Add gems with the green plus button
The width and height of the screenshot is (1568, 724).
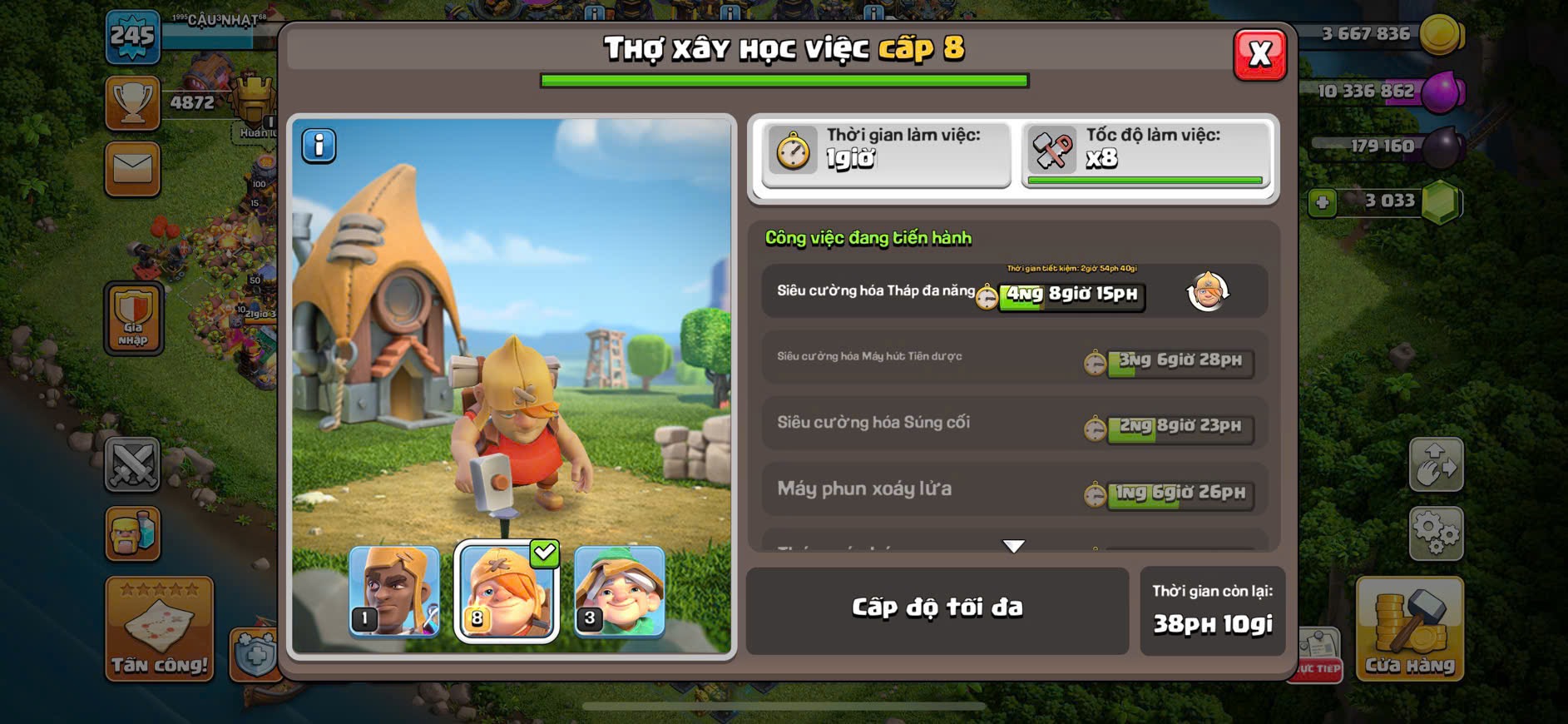[1322, 202]
